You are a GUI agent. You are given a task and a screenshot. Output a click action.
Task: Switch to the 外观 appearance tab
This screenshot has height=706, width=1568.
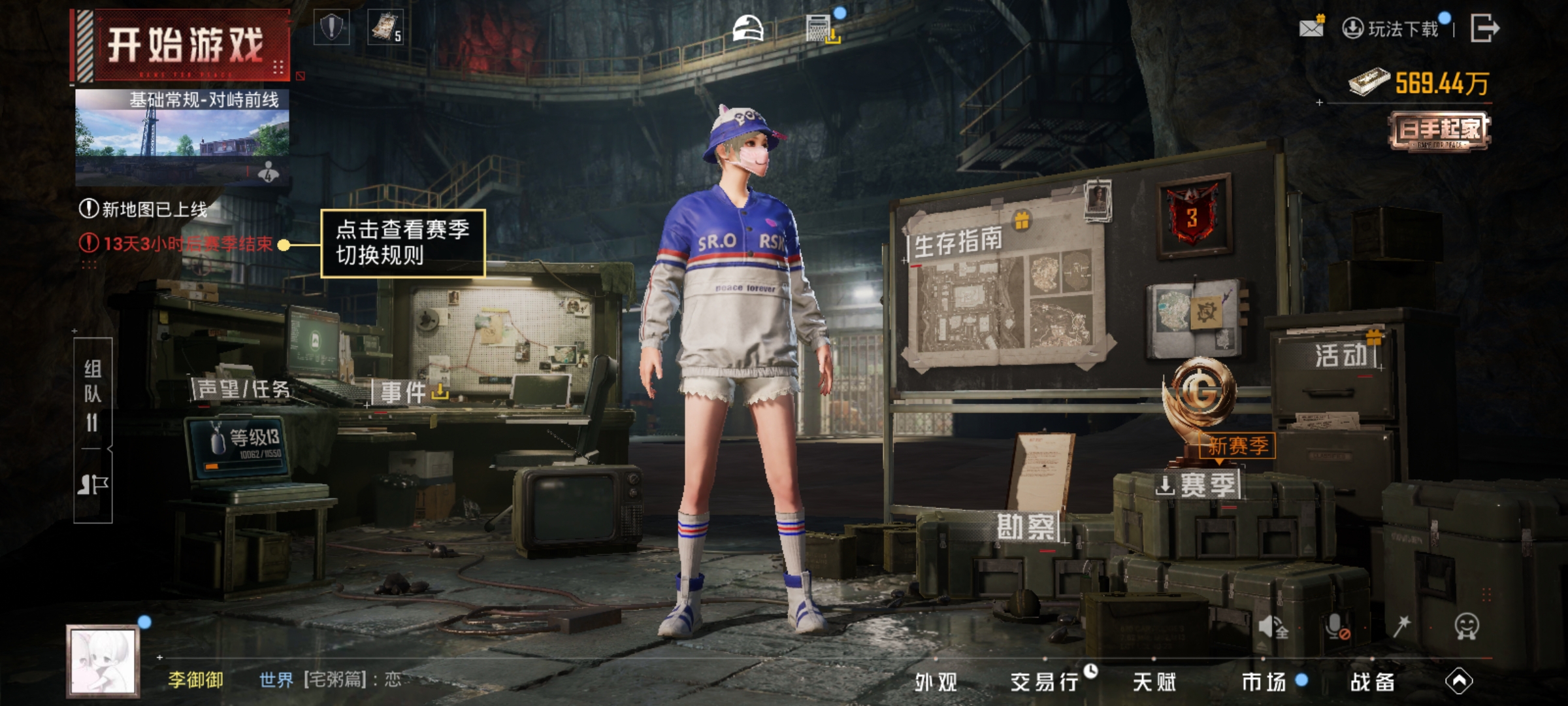point(936,682)
